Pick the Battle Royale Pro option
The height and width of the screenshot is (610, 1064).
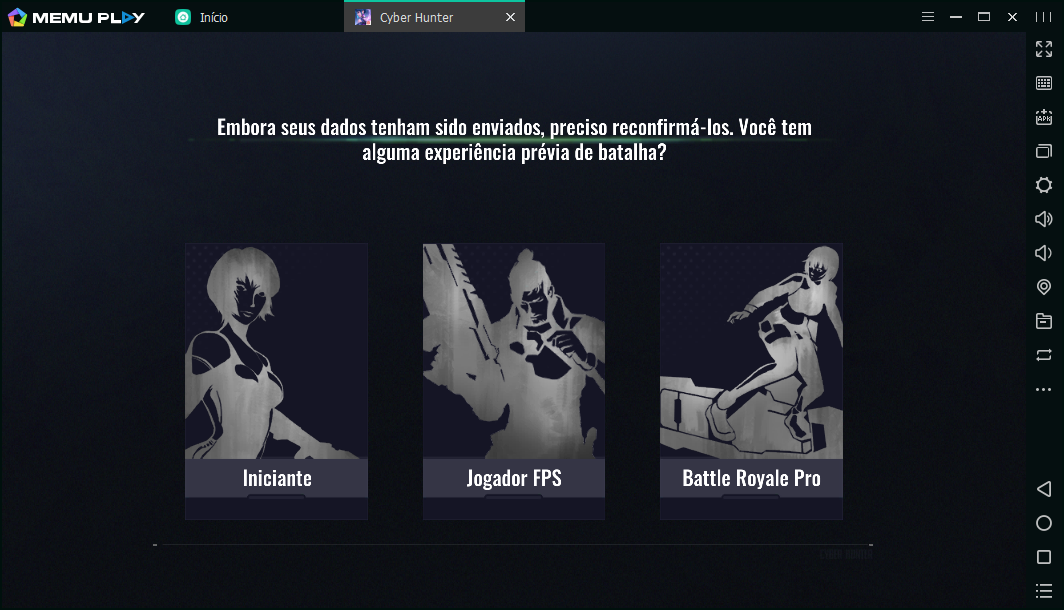[x=751, y=380]
